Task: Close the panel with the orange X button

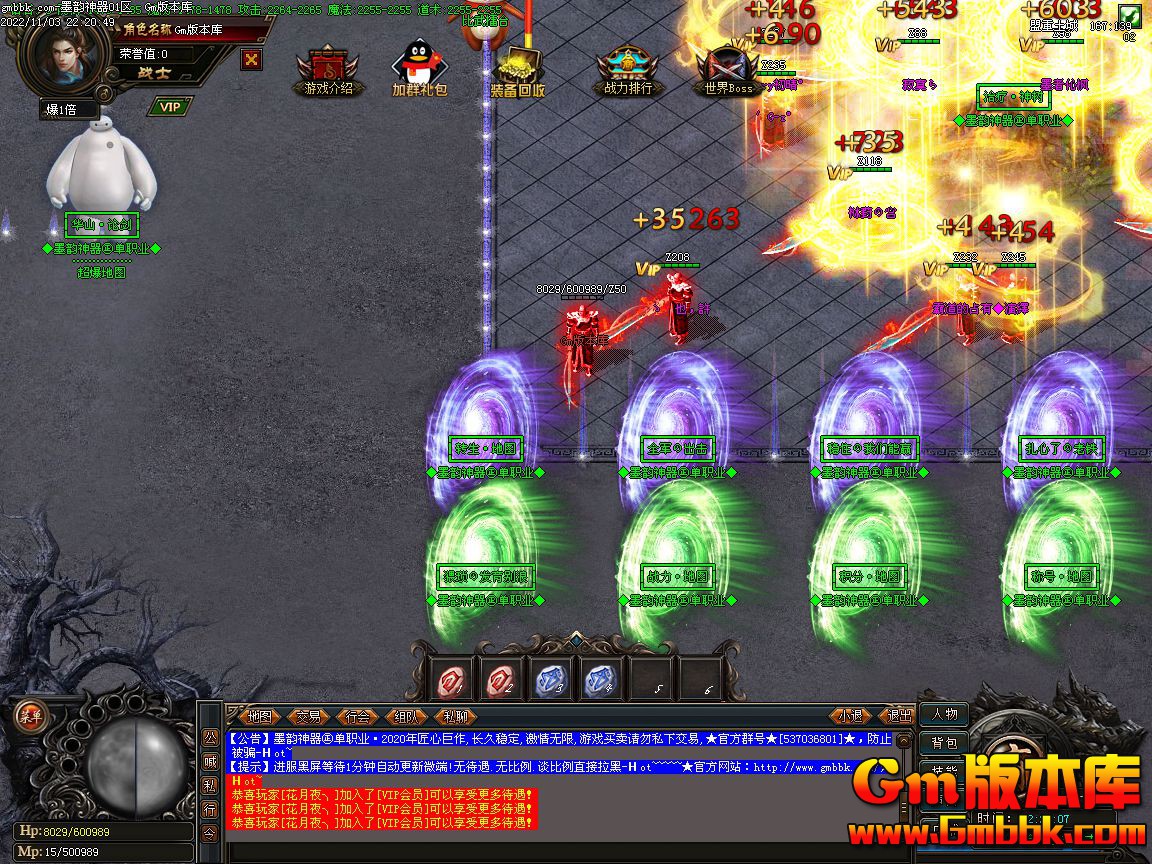Action: pos(252,59)
